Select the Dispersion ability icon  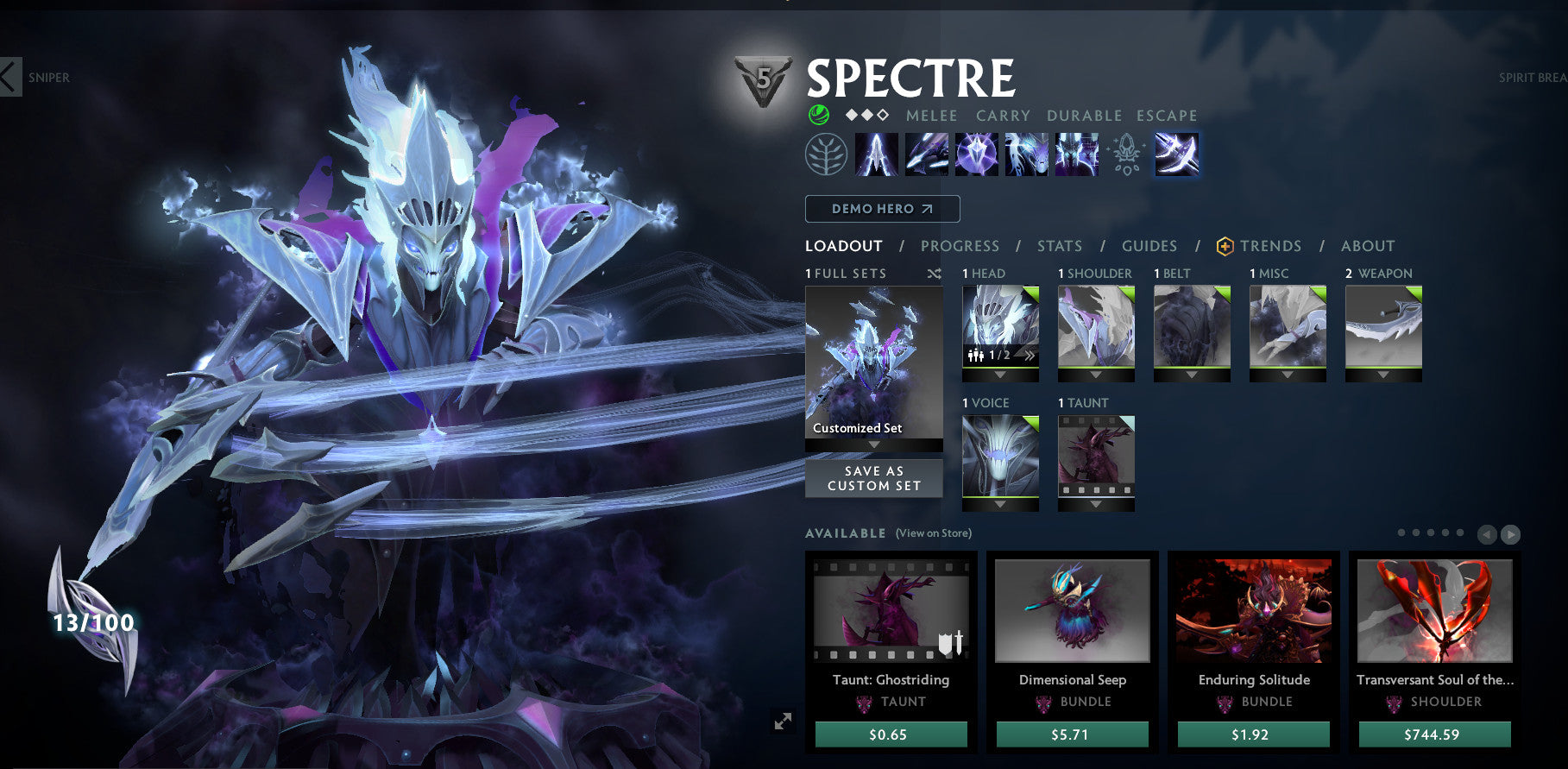click(x=974, y=156)
